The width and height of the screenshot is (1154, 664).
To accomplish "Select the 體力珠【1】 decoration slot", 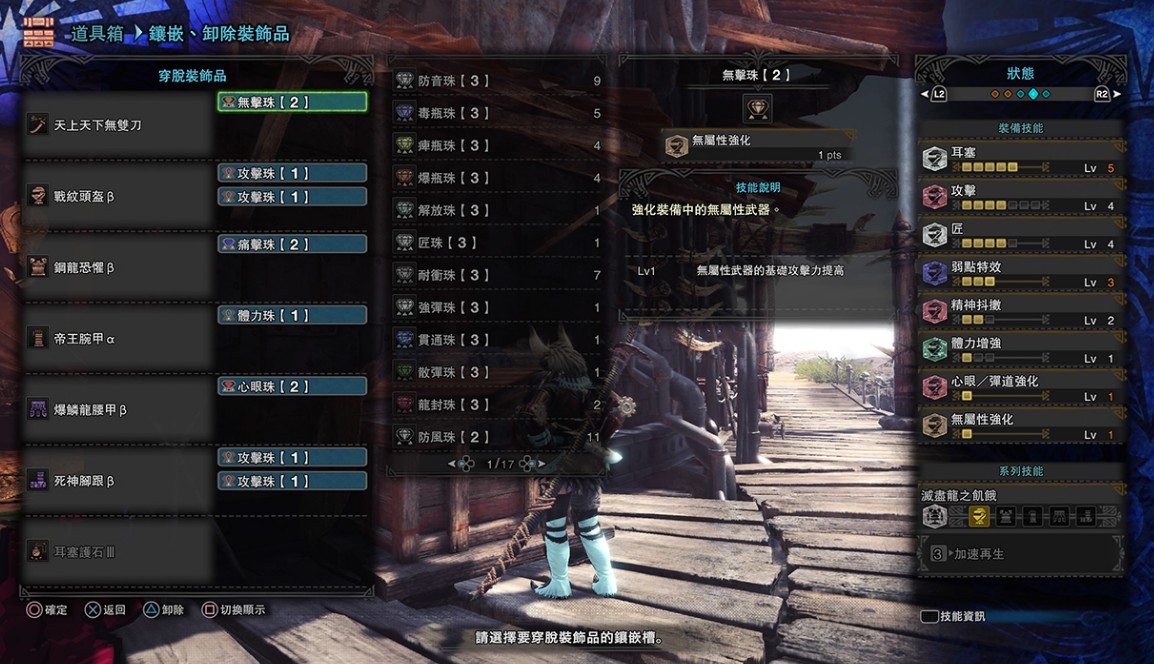I will pos(292,315).
